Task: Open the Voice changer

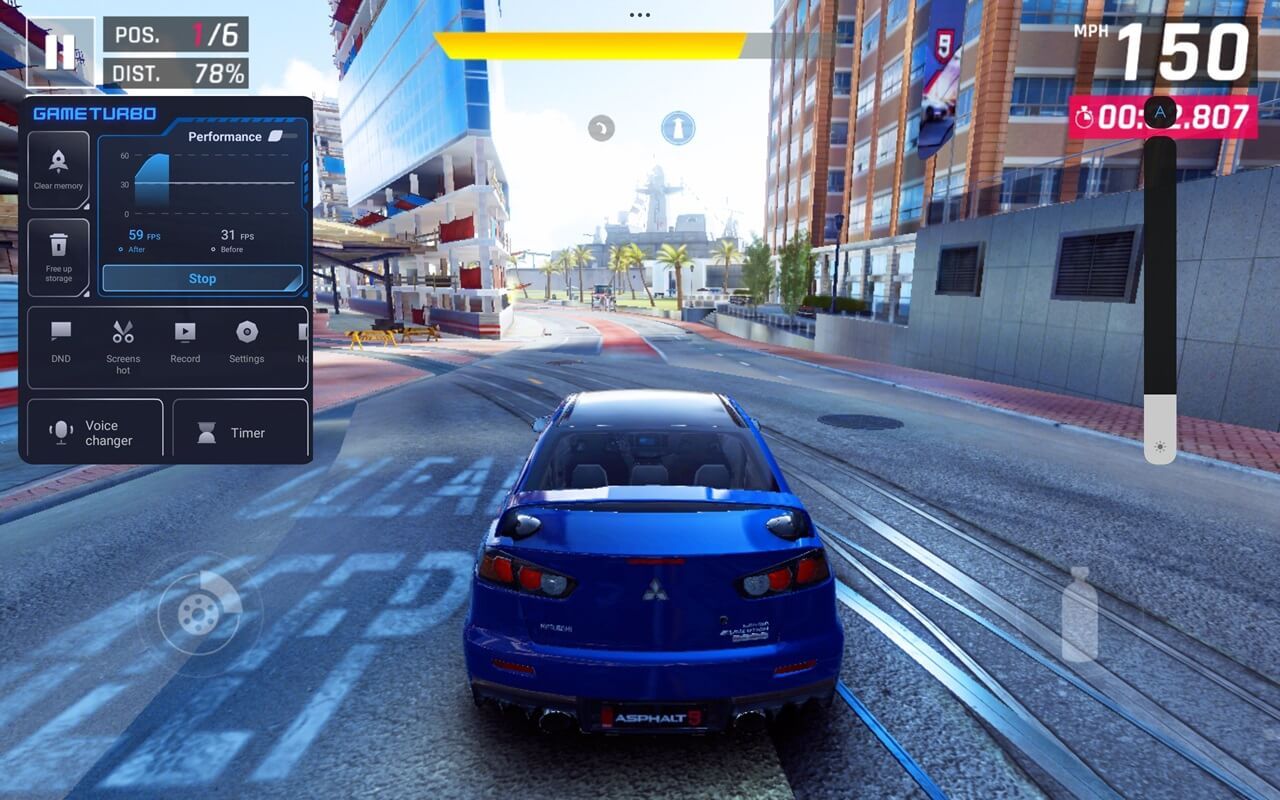Action: (x=95, y=432)
